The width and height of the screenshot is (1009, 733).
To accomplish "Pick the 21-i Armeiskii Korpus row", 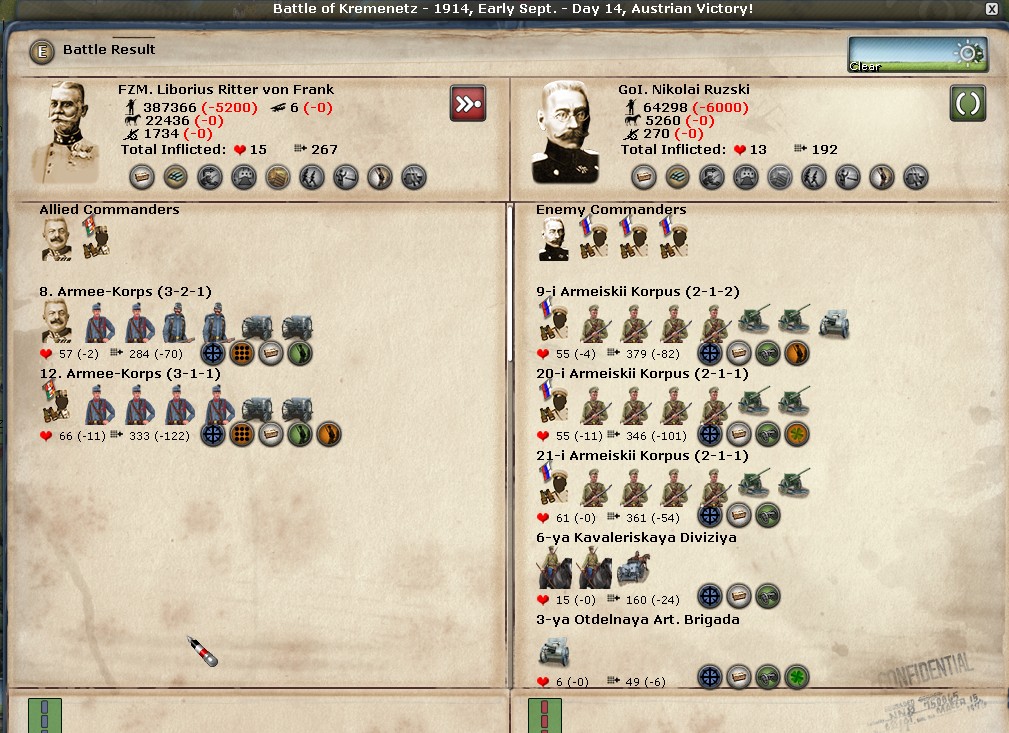I will point(641,456).
